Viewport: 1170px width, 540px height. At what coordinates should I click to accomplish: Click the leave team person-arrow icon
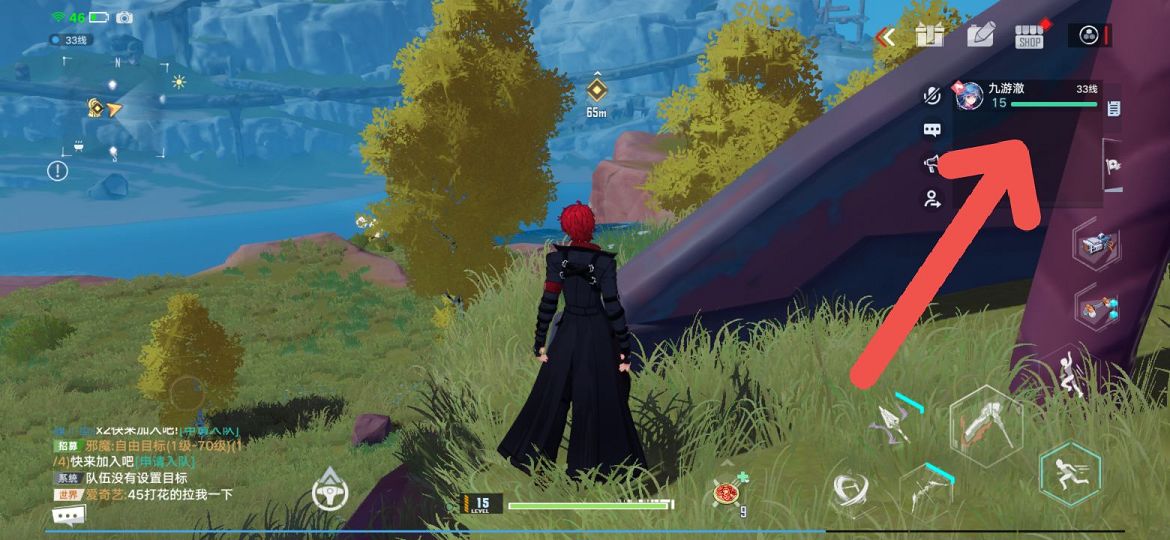(x=932, y=198)
